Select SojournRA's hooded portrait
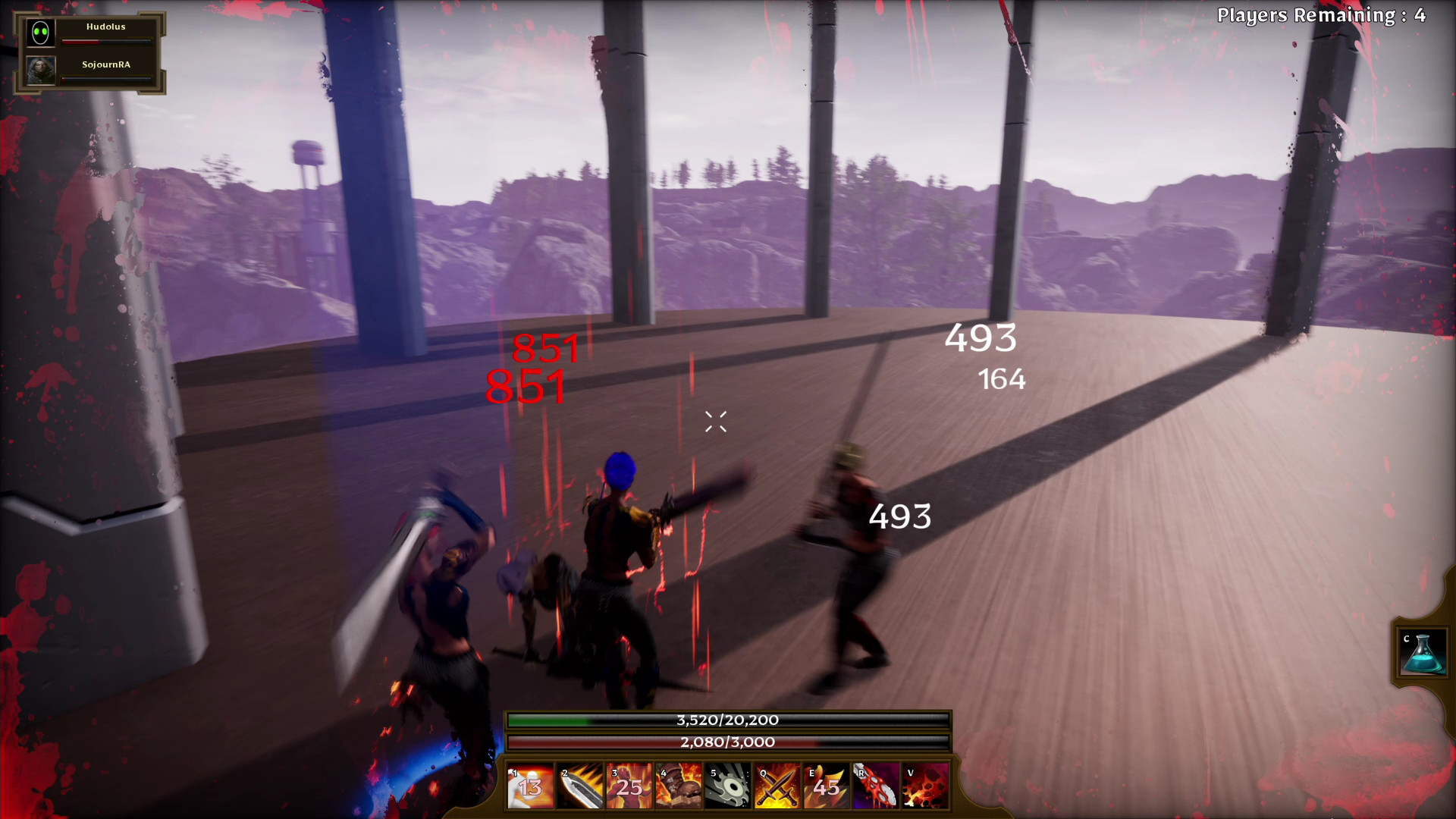Screen dimensions: 1456x819 [x=41, y=71]
